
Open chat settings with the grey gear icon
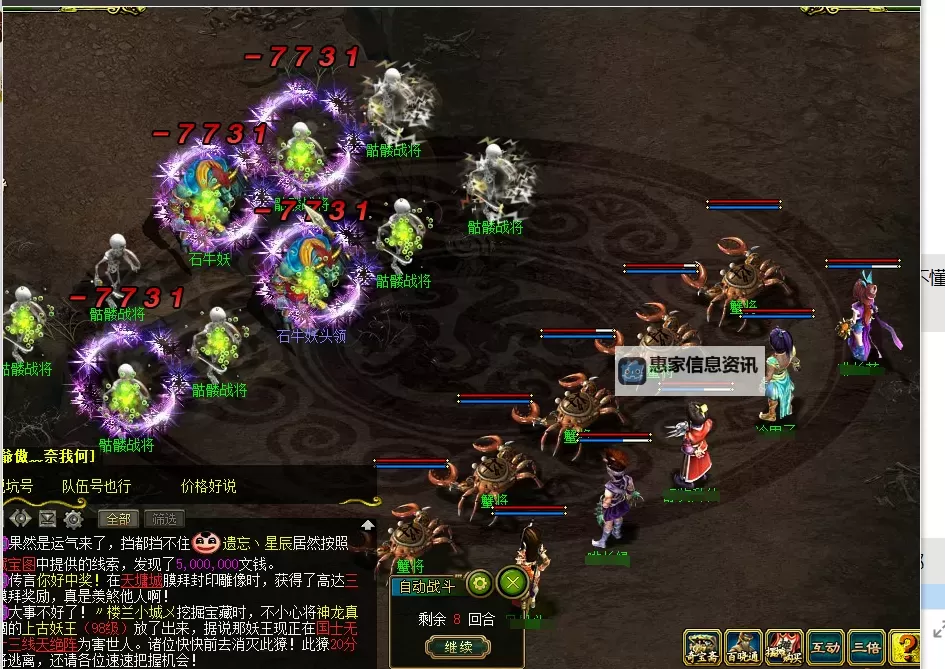click(73, 519)
